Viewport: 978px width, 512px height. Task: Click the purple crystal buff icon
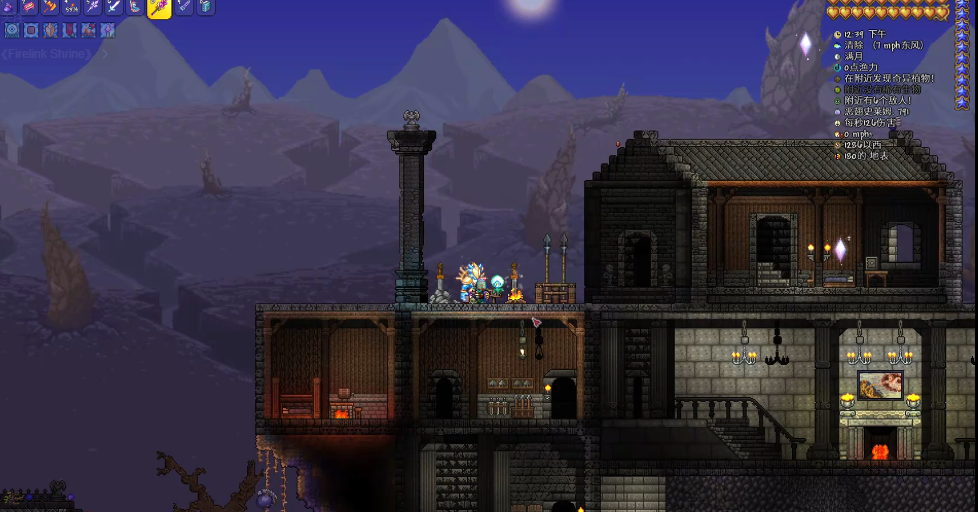click(x=108, y=30)
